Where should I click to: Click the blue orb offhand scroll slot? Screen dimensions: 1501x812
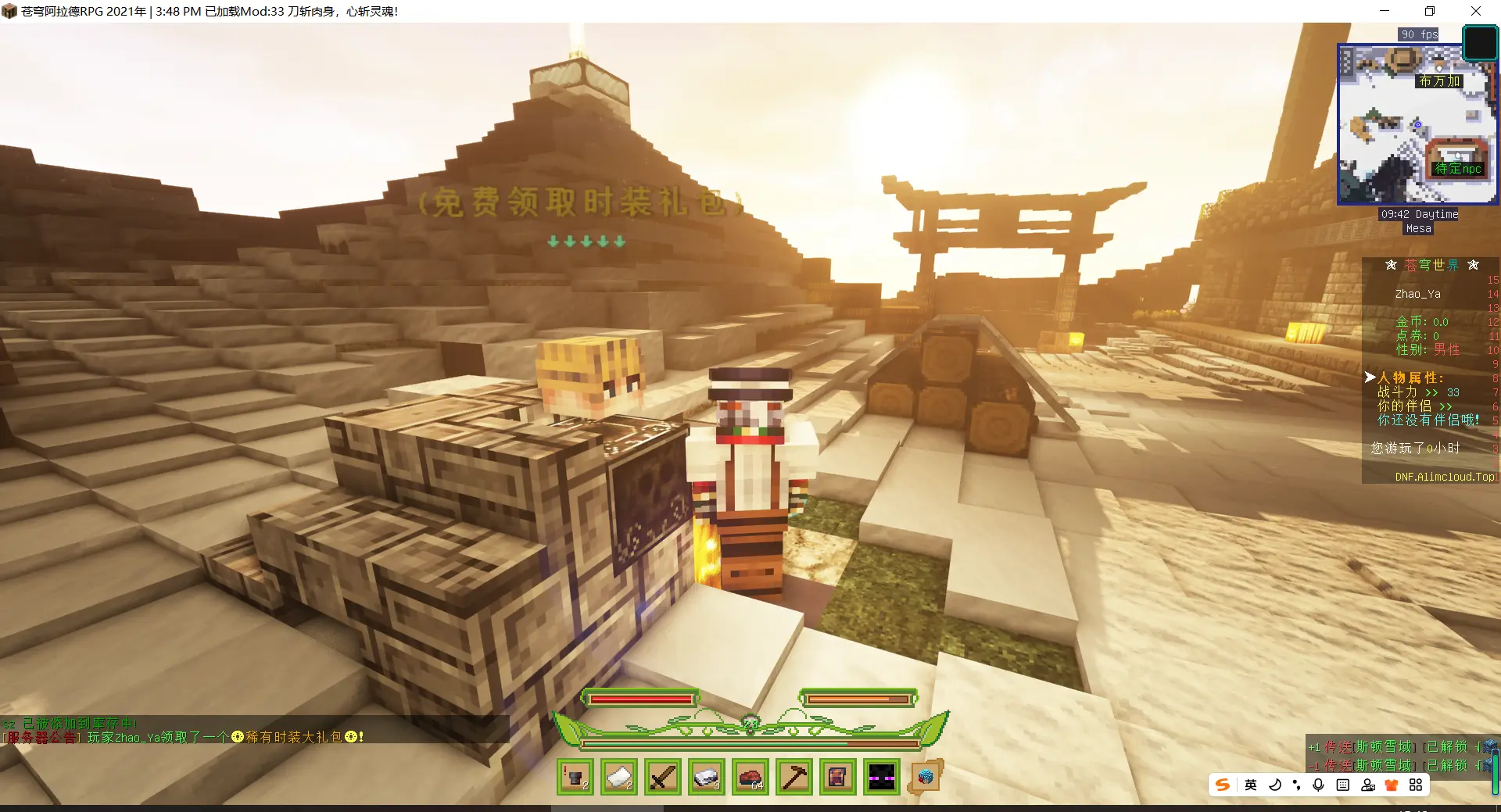coord(926,777)
